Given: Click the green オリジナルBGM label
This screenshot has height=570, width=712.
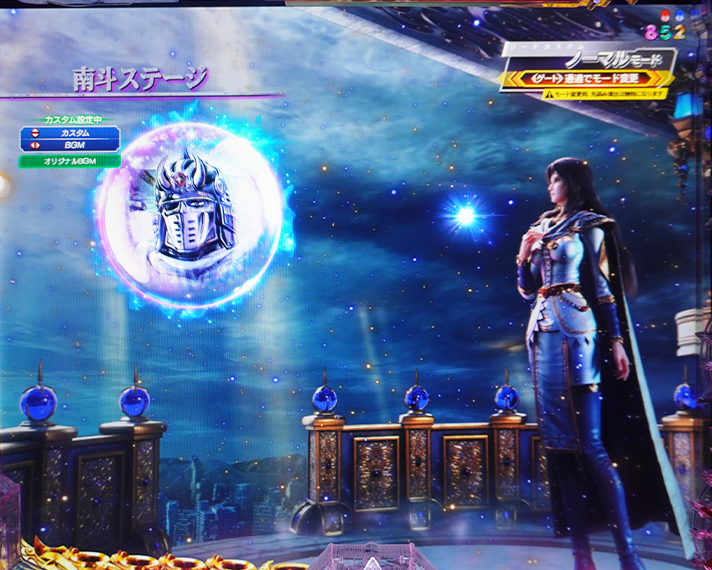Looking at the screenshot, I should [x=70, y=160].
